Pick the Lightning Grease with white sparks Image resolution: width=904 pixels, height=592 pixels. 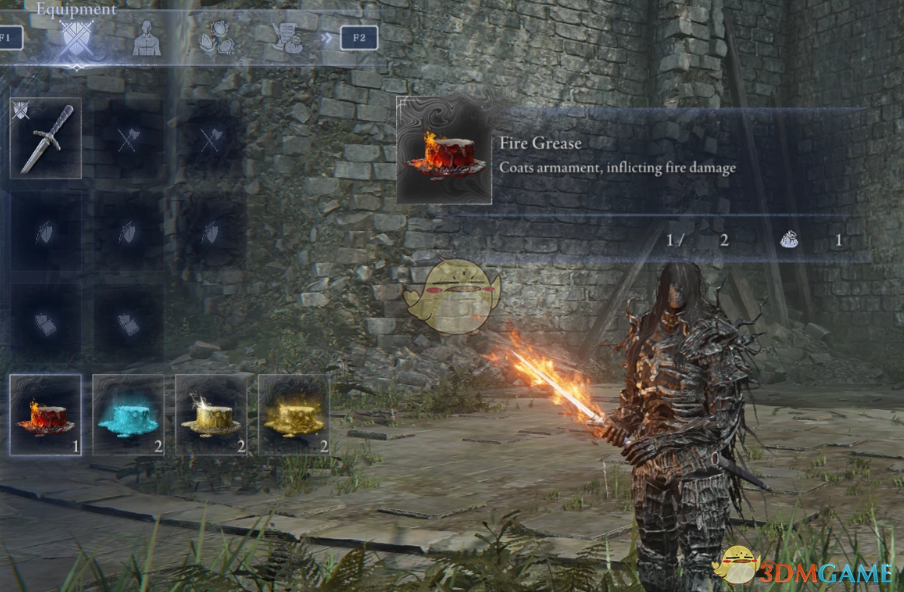(x=211, y=415)
